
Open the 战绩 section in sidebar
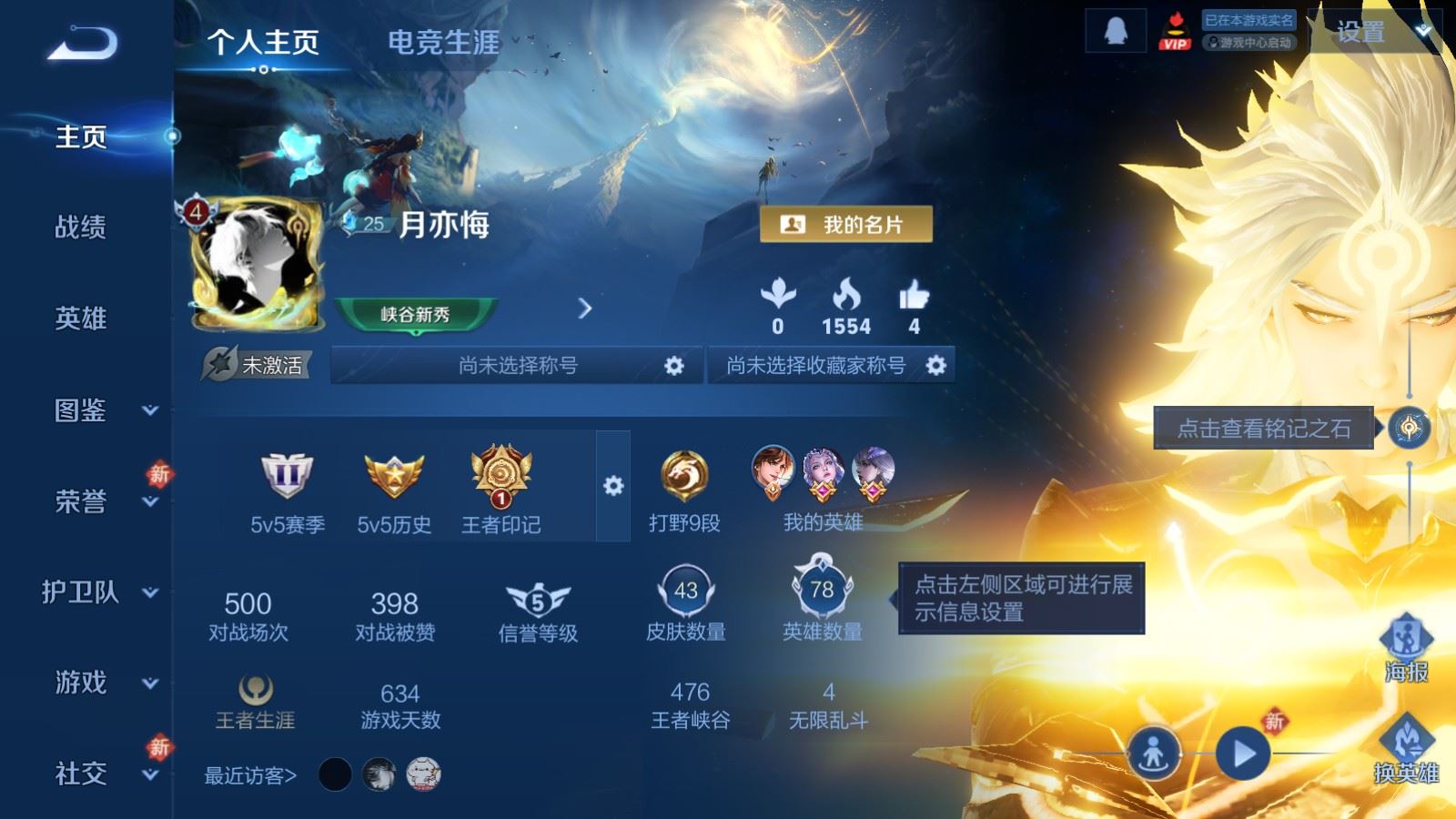click(81, 227)
